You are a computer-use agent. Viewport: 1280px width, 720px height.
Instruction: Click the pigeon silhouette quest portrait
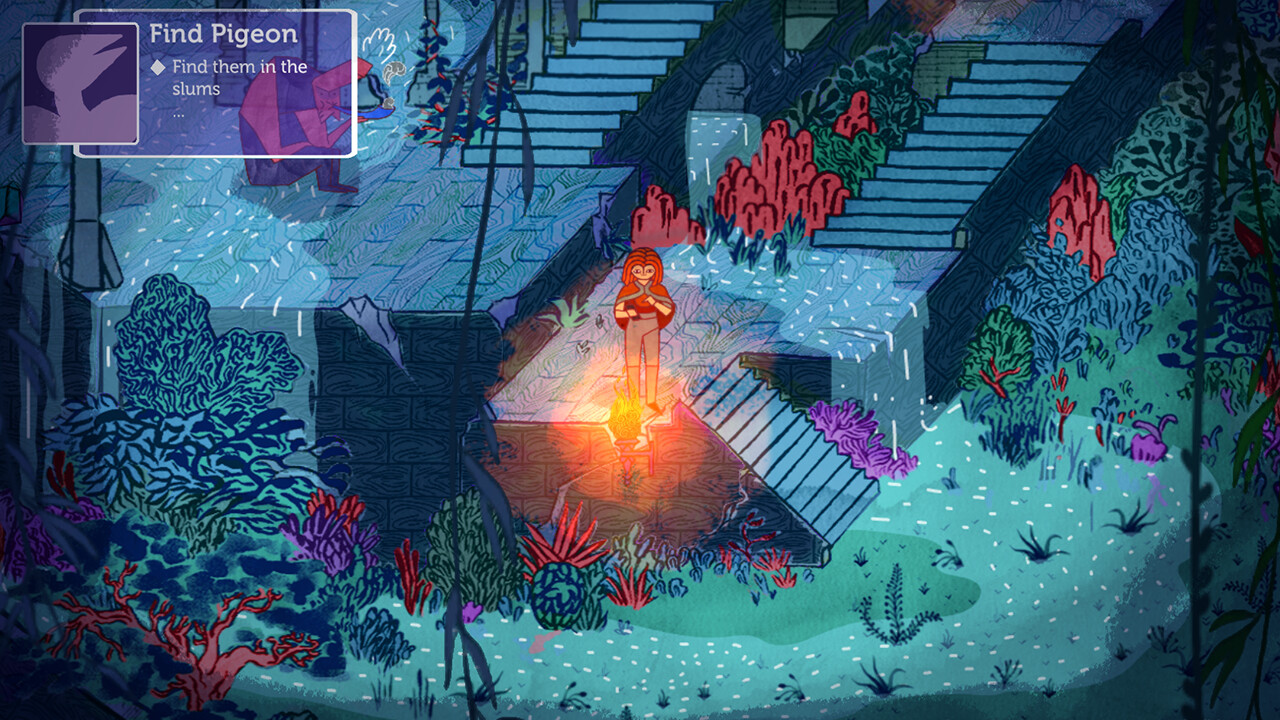[80, 84]
